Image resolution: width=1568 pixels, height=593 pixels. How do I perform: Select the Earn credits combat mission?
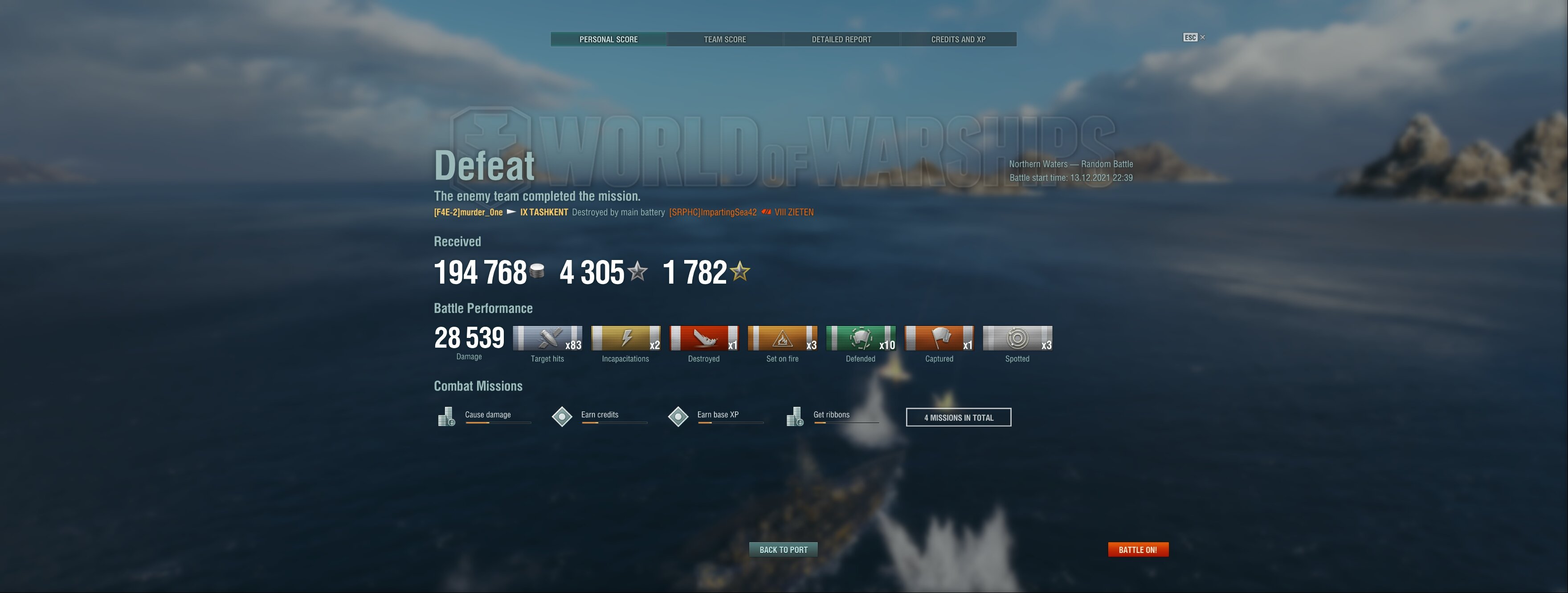(600, 415)
